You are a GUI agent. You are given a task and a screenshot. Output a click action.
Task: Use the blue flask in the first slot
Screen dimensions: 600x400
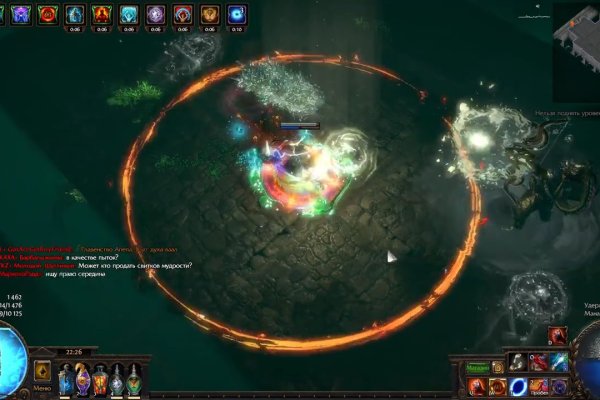(66, 379)
